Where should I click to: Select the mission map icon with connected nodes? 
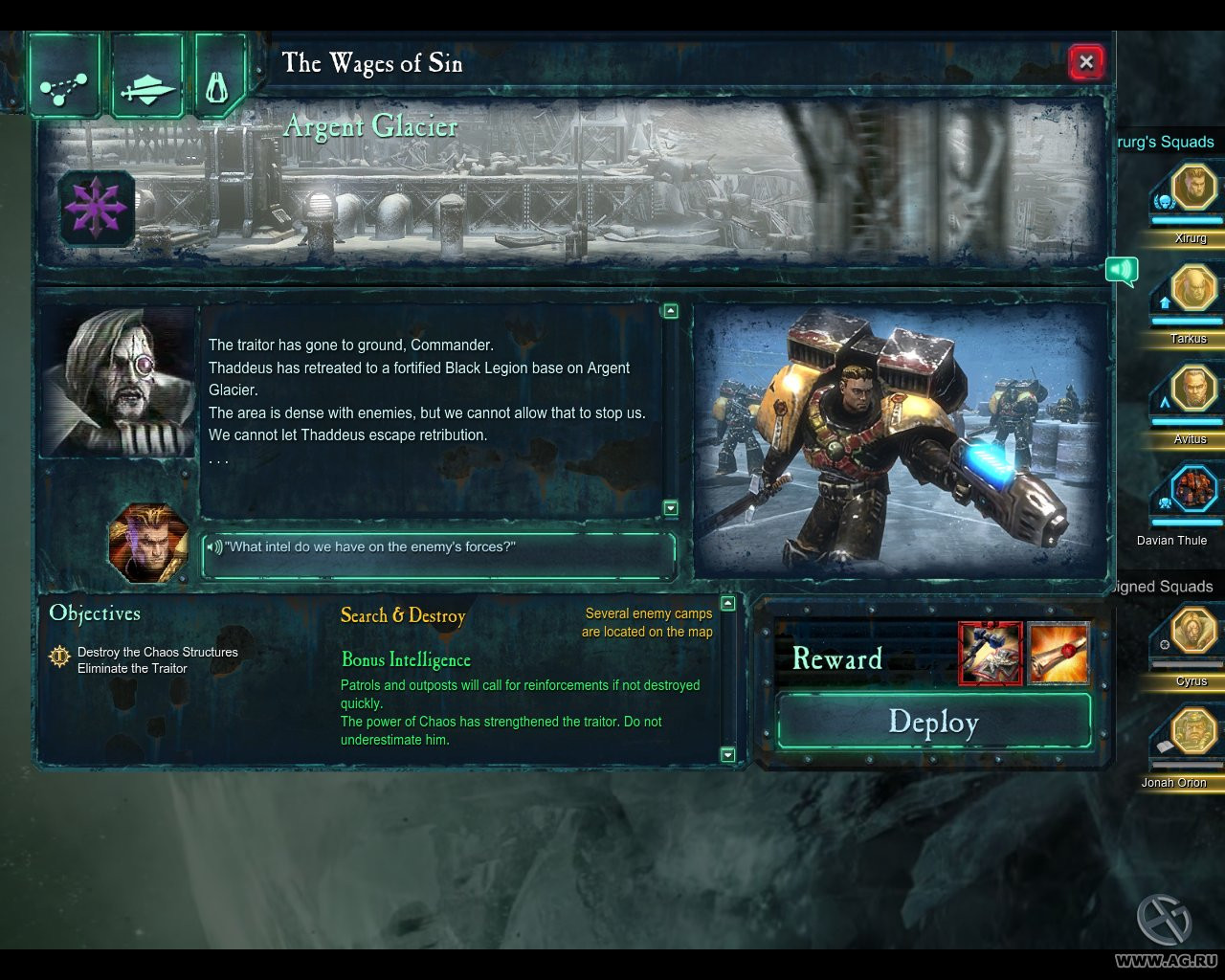point(63,75)
